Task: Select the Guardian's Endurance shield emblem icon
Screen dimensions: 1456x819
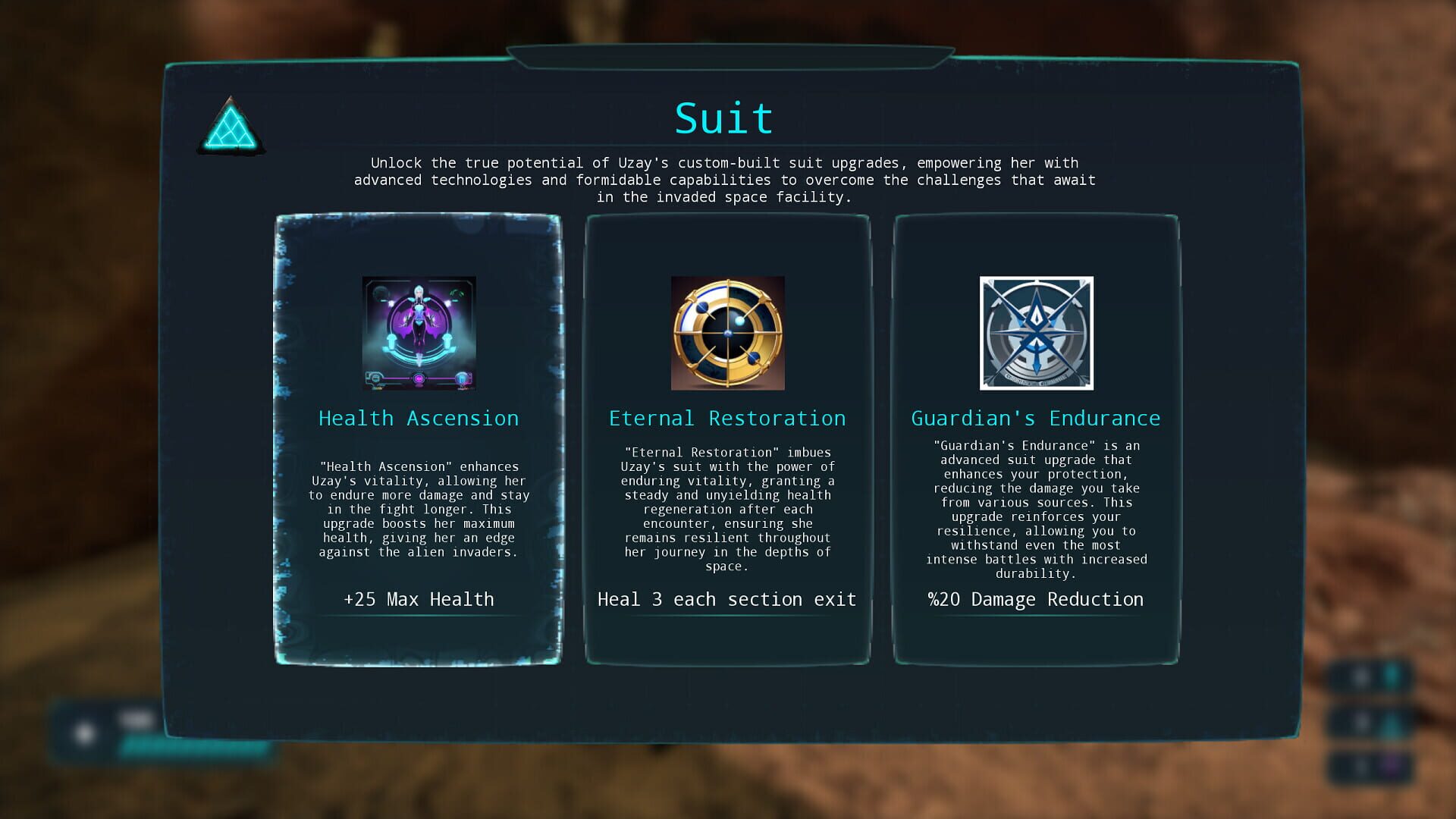Action: (x=1035, y=334)
